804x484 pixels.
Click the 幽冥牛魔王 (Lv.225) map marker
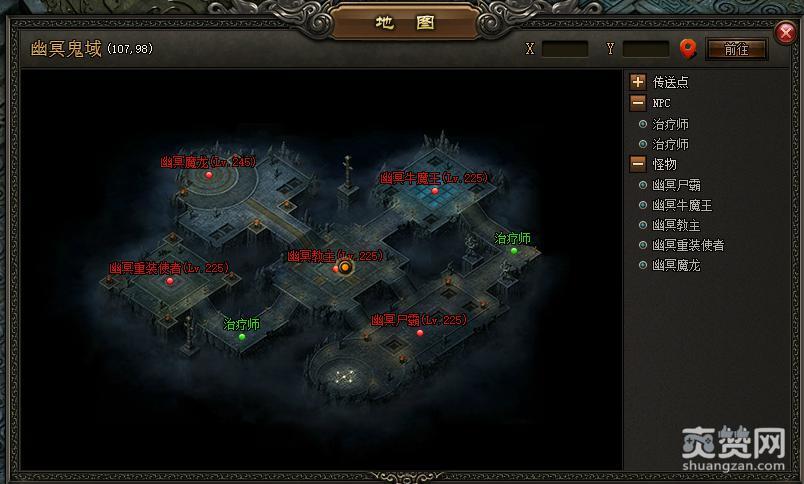point(434,190)
